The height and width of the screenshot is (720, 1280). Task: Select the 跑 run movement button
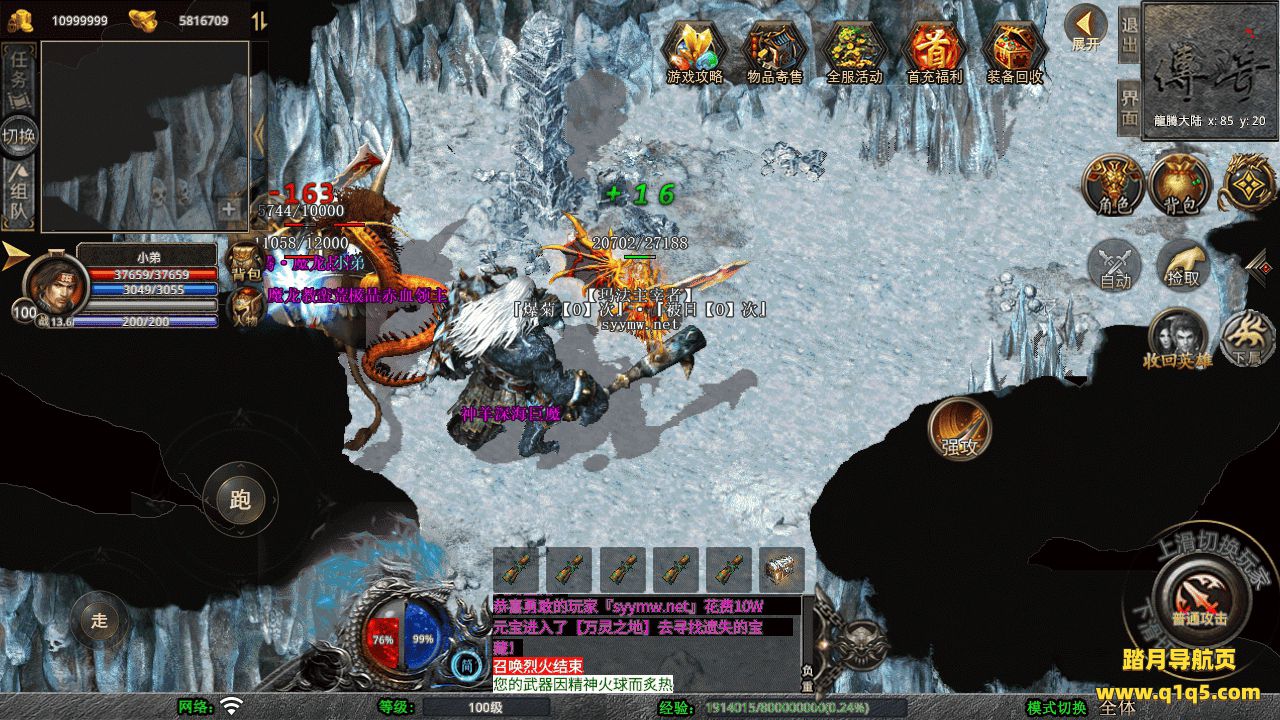(x=240, y=499)
